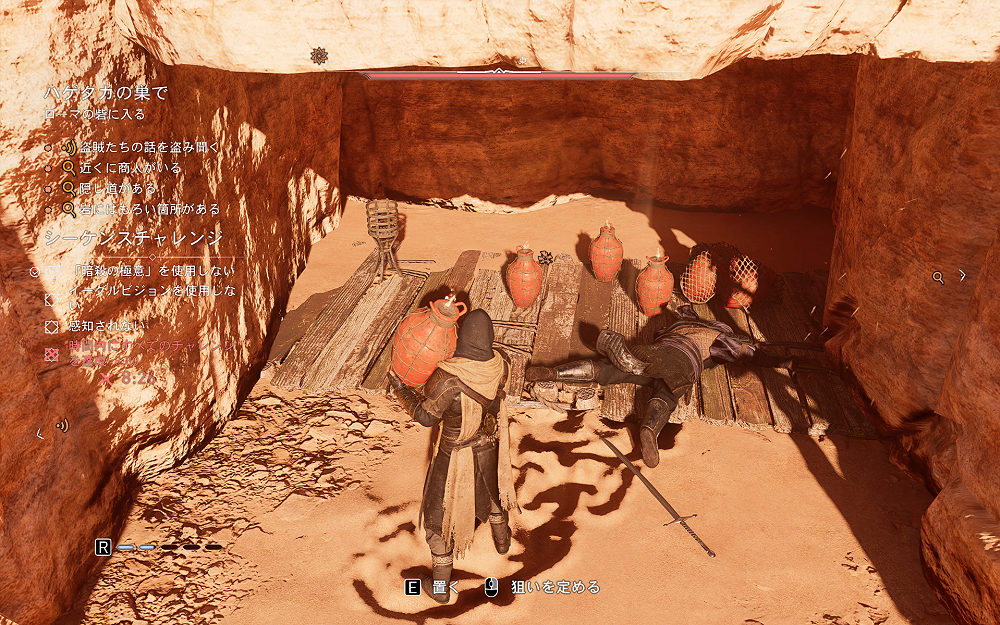Click the magnifier clue marker on the right edge

pyautogui.click(x=938, y=277)
